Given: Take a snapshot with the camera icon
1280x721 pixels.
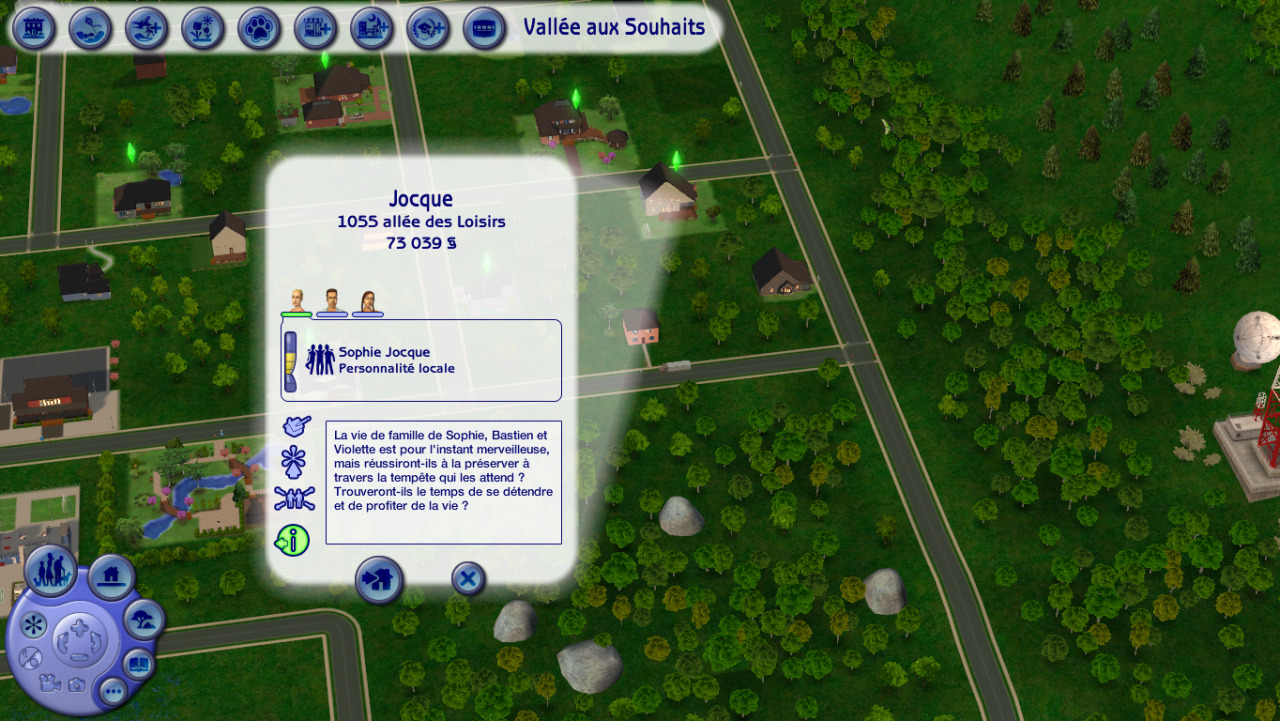Looking at the screenshot, I should click(x=76, y=685).
